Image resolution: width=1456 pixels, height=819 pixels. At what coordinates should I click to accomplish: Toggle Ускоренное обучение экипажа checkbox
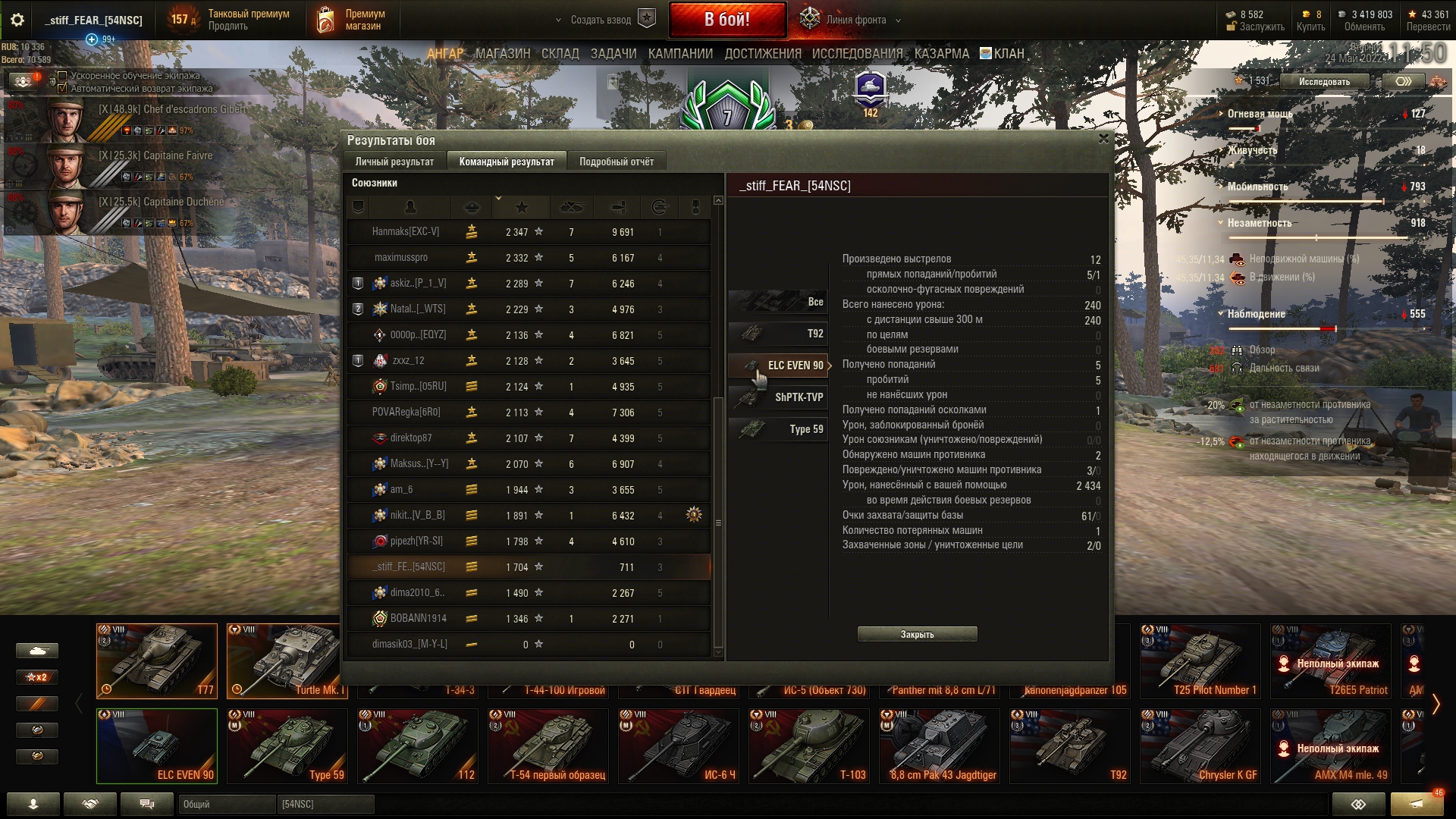click(63, 76)
